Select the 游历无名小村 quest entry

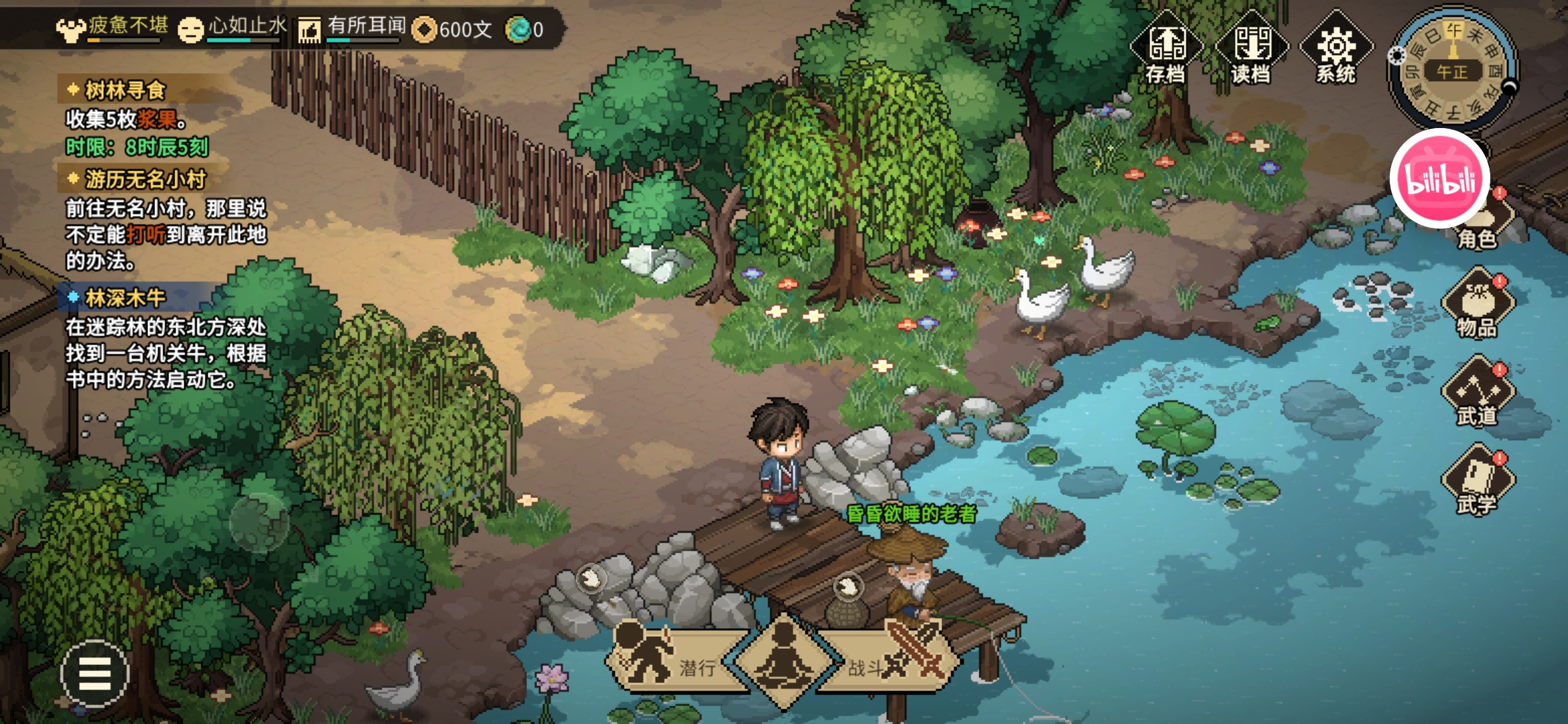point(145,180)
